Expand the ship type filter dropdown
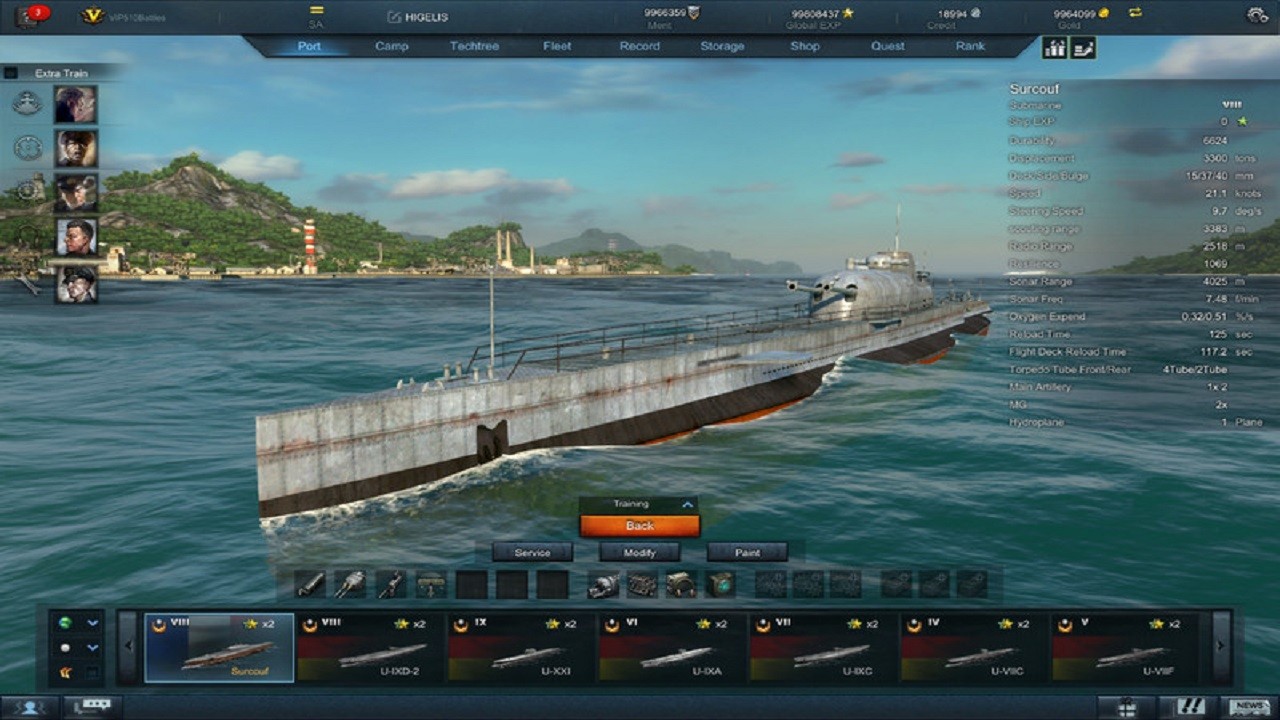1280x720 pixels. click(x=92, y=647)
